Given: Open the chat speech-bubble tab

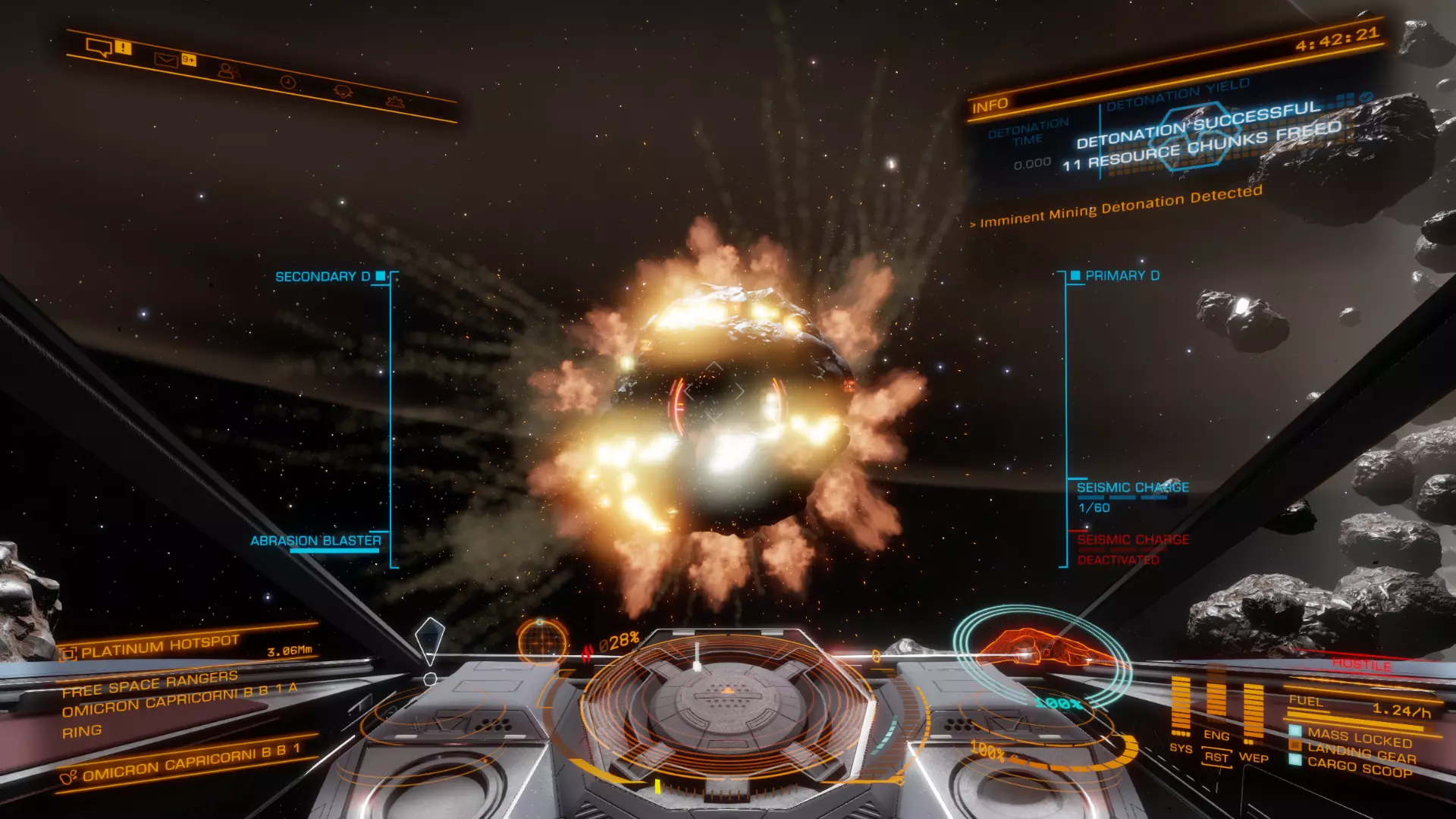Looking at the screenshot, I should [99, 48].
